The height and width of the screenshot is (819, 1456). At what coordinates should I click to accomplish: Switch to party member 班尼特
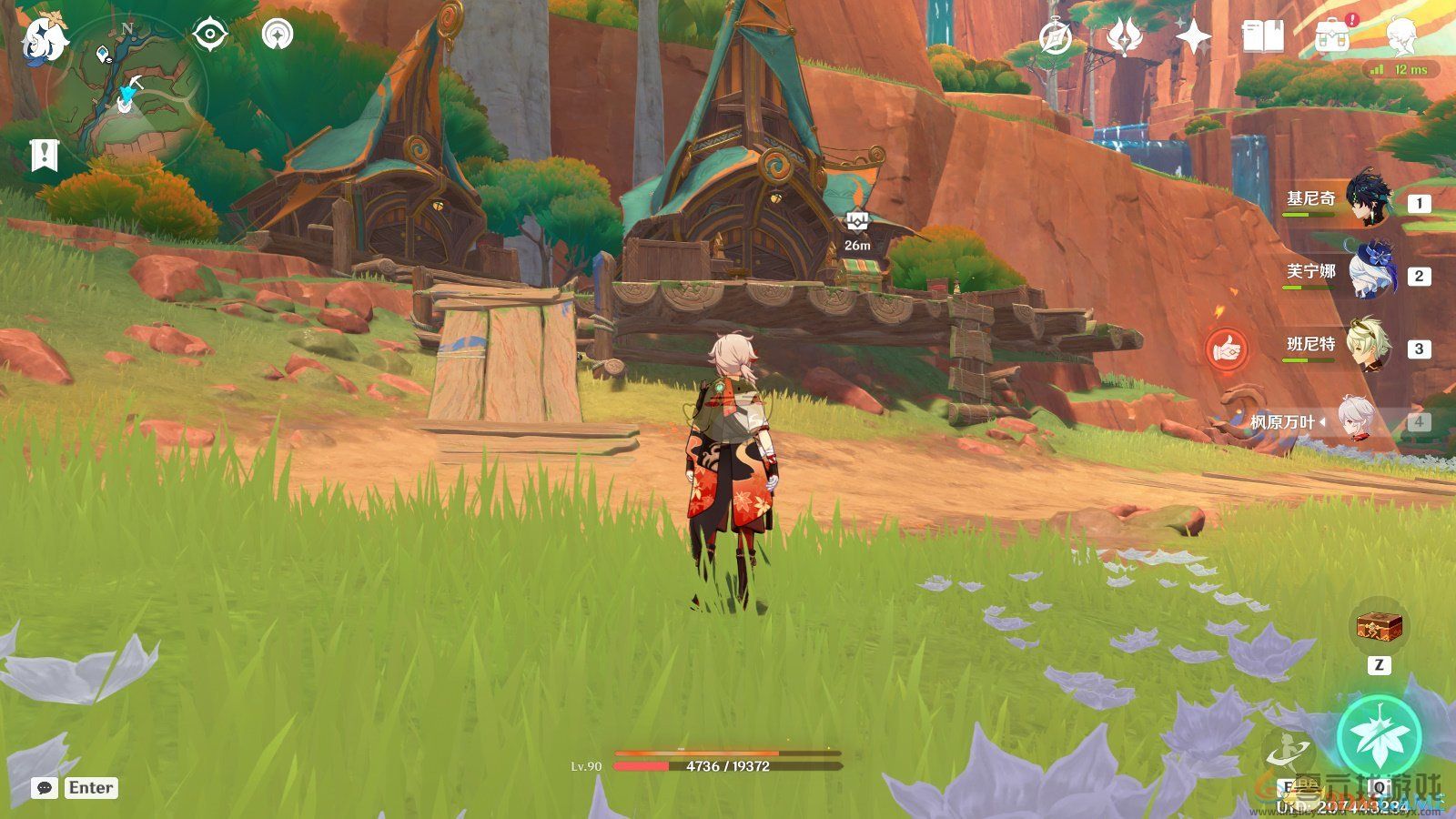(1365, 345)
